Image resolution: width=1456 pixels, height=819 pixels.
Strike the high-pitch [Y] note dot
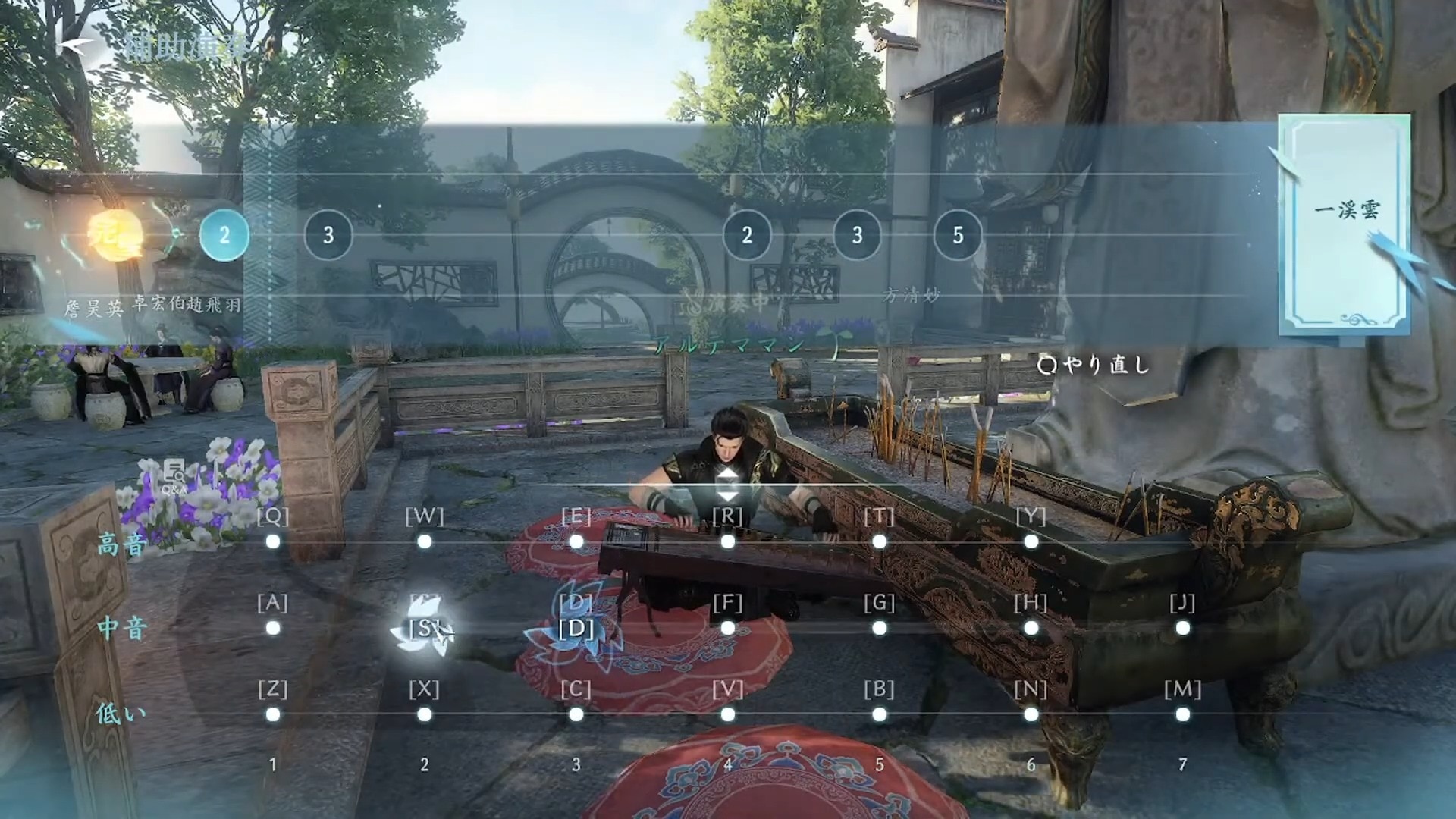coord(1031,541)
